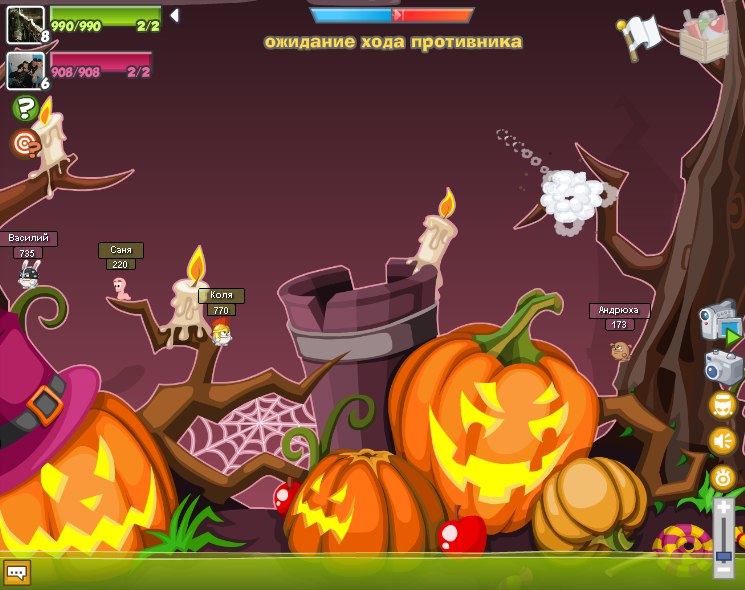Click the orange hat-face button
745x590 pixels.
click(723, 405)
